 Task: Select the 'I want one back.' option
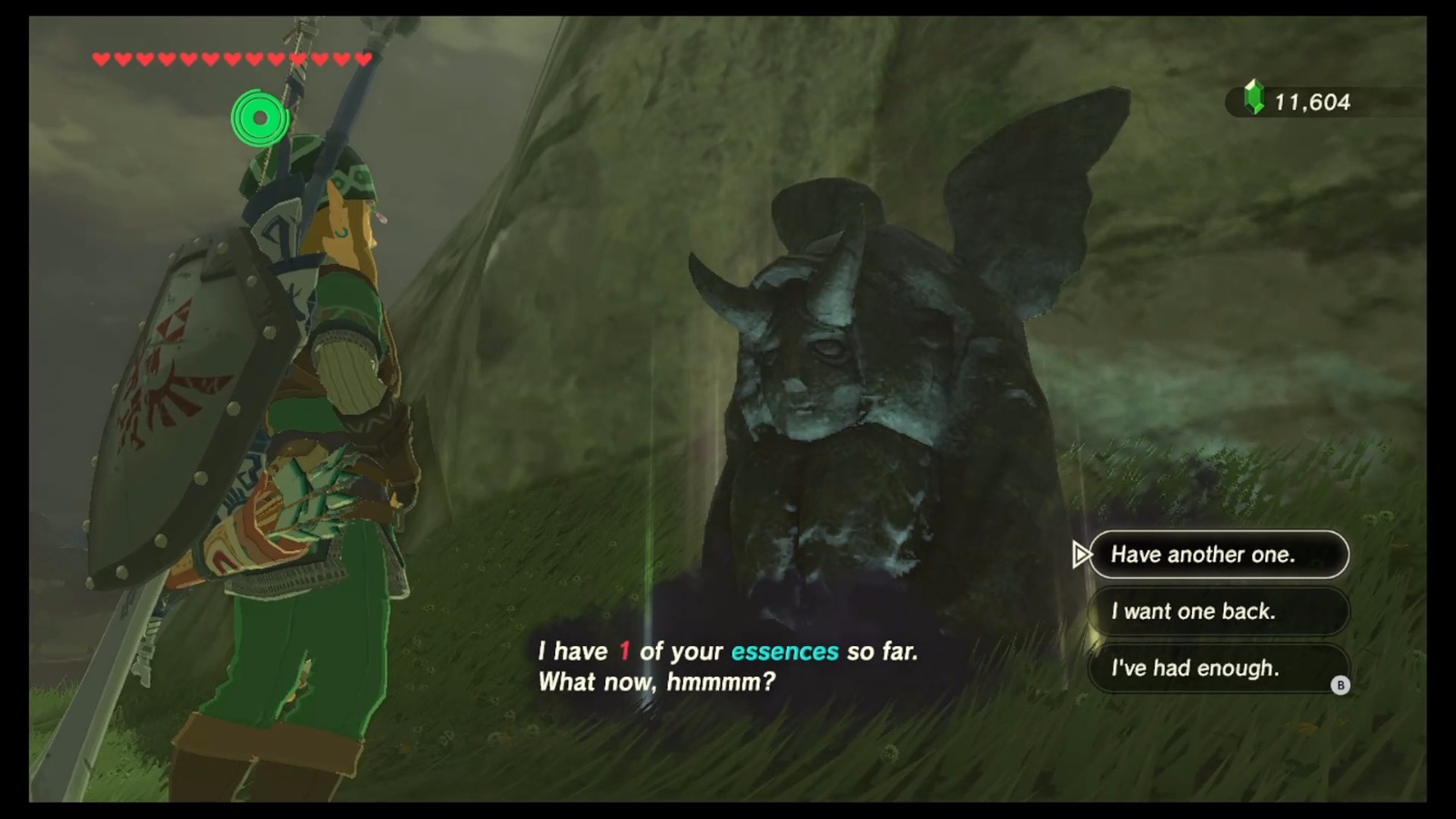(x=1218, y=612)
